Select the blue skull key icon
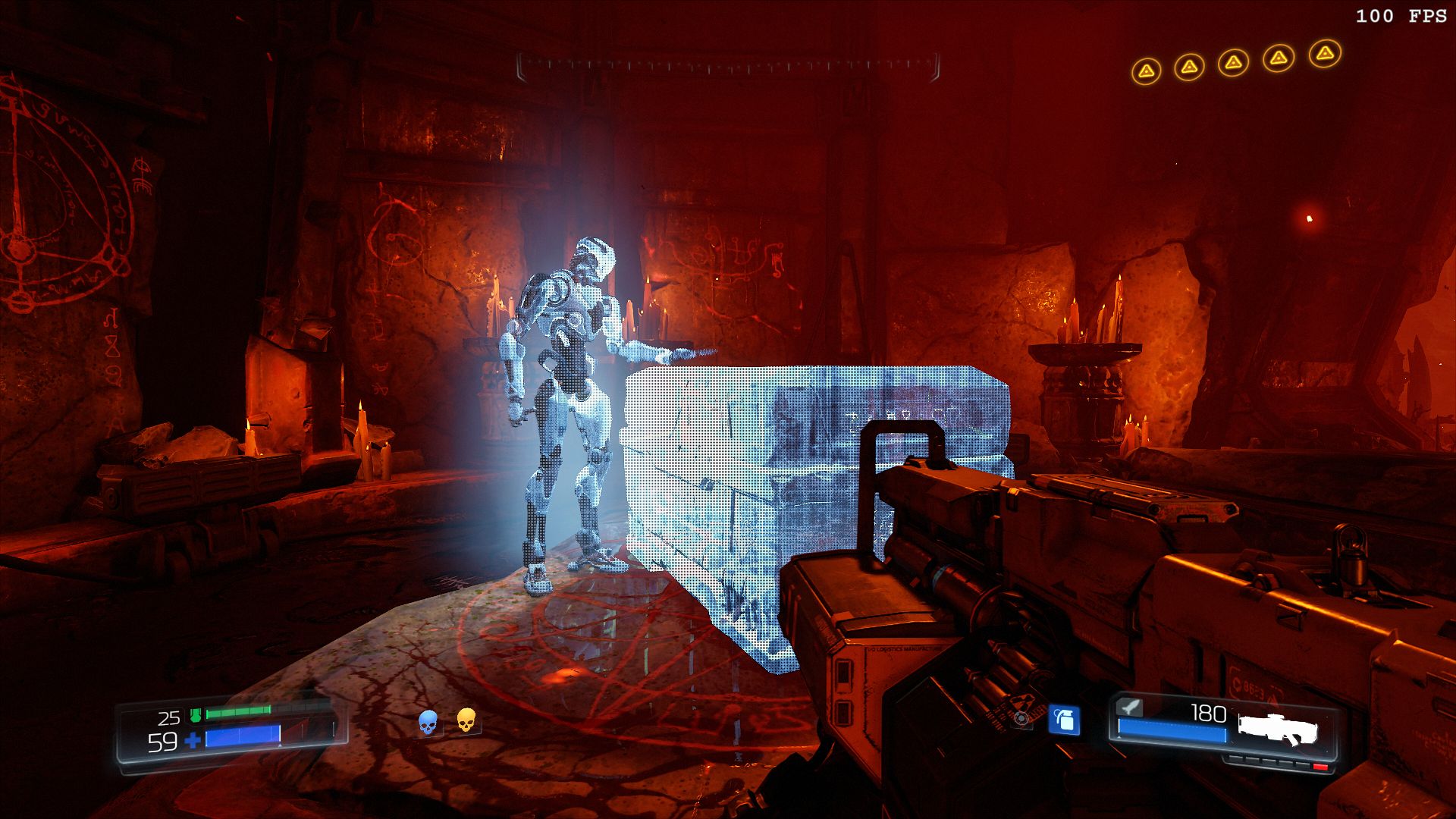Viewport: 1456px width, 819px height. 428,722
